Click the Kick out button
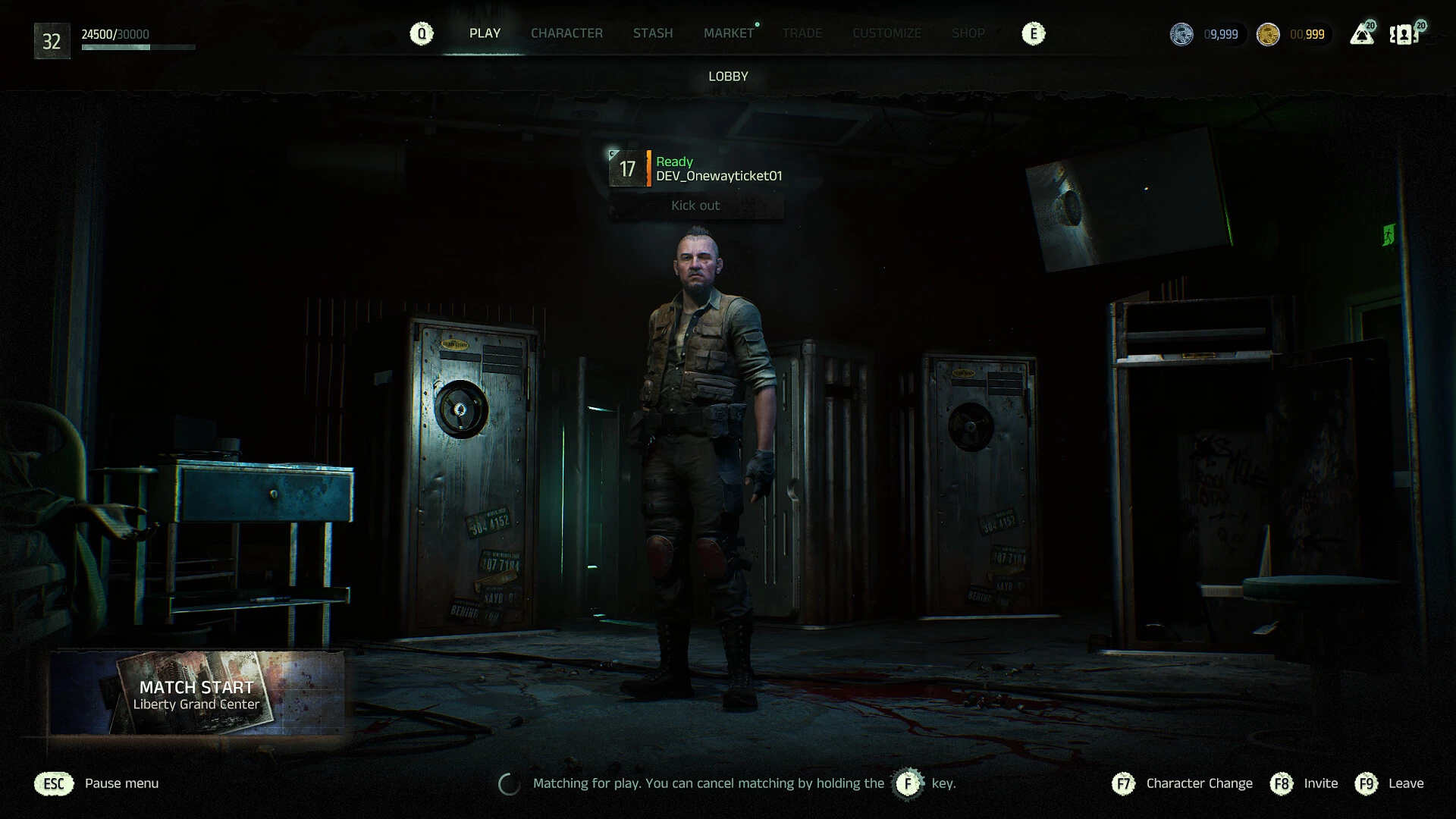The height and width of the screenshot is (819, 1456). pyautogui.click(x=695, y=206)
